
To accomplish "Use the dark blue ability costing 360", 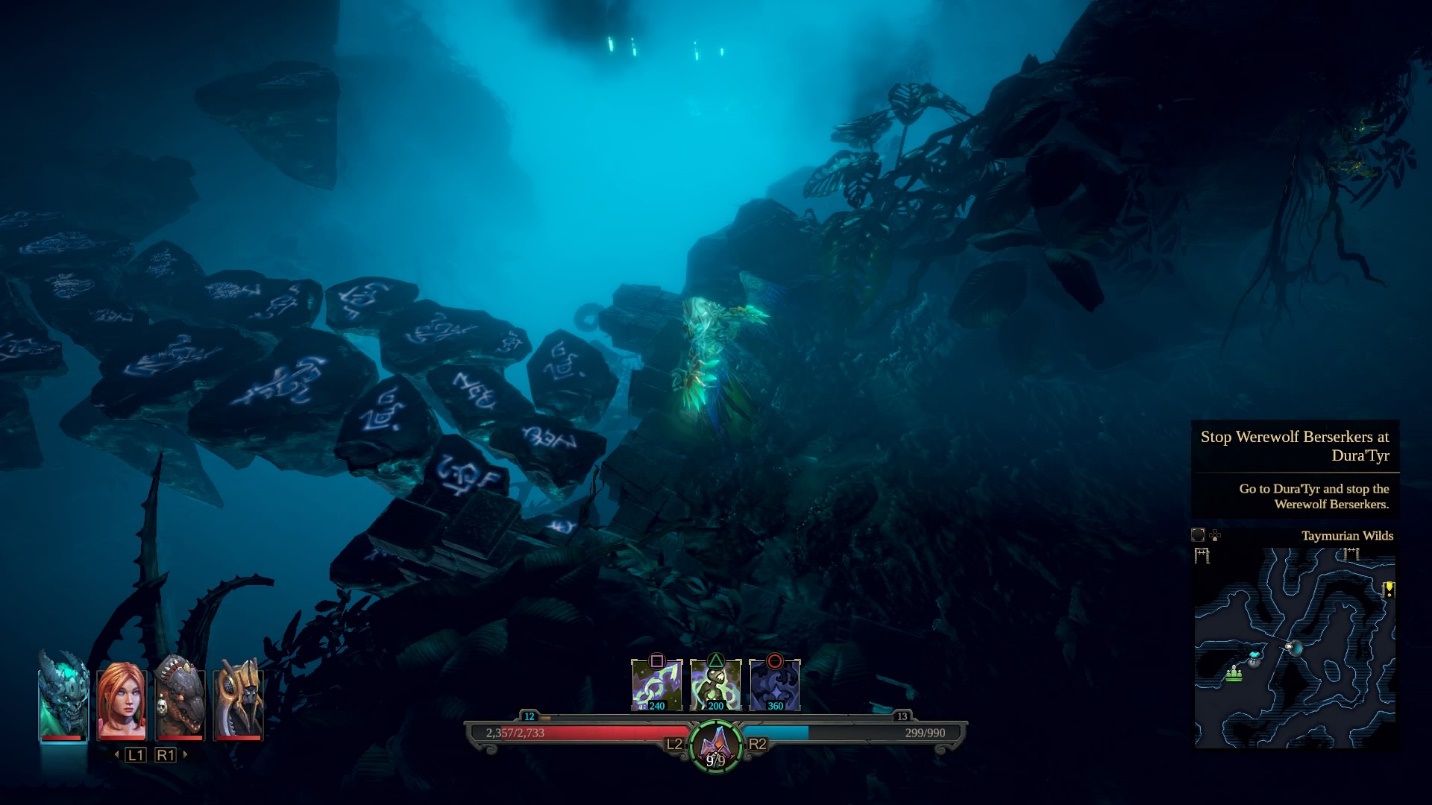I will (775, 686).
